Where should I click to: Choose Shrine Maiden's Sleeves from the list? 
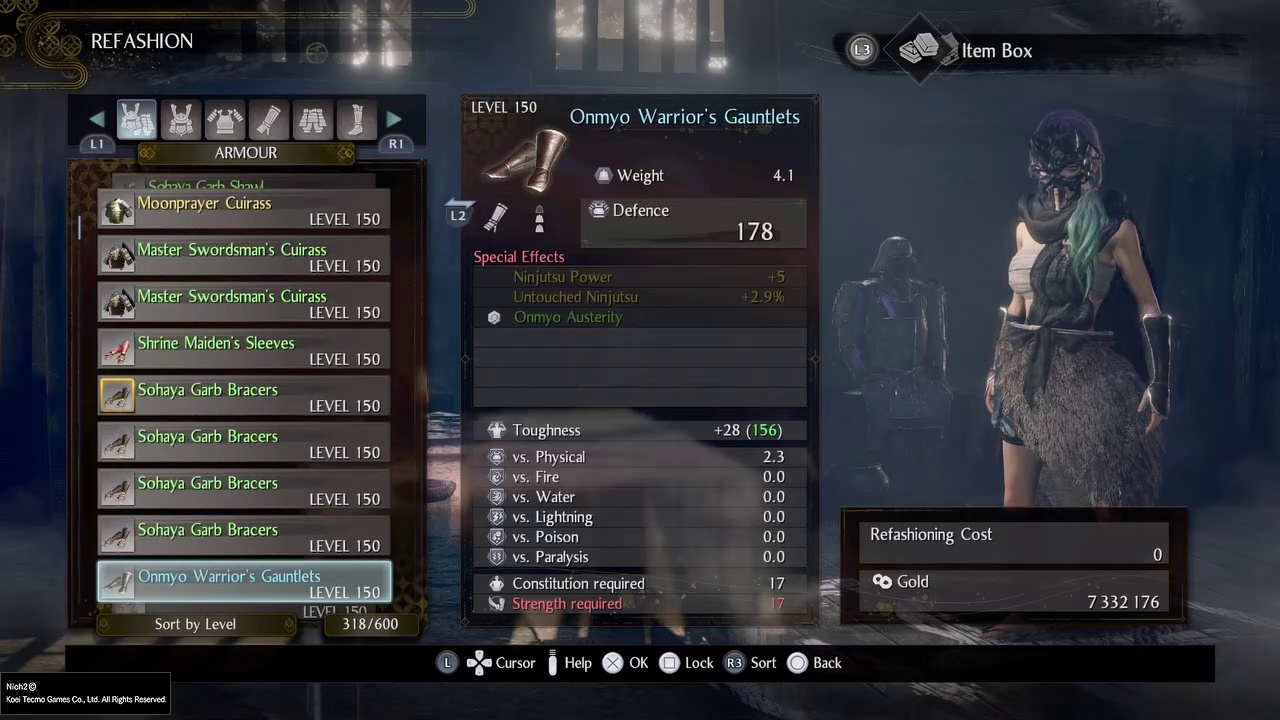[x=244, y=350]
